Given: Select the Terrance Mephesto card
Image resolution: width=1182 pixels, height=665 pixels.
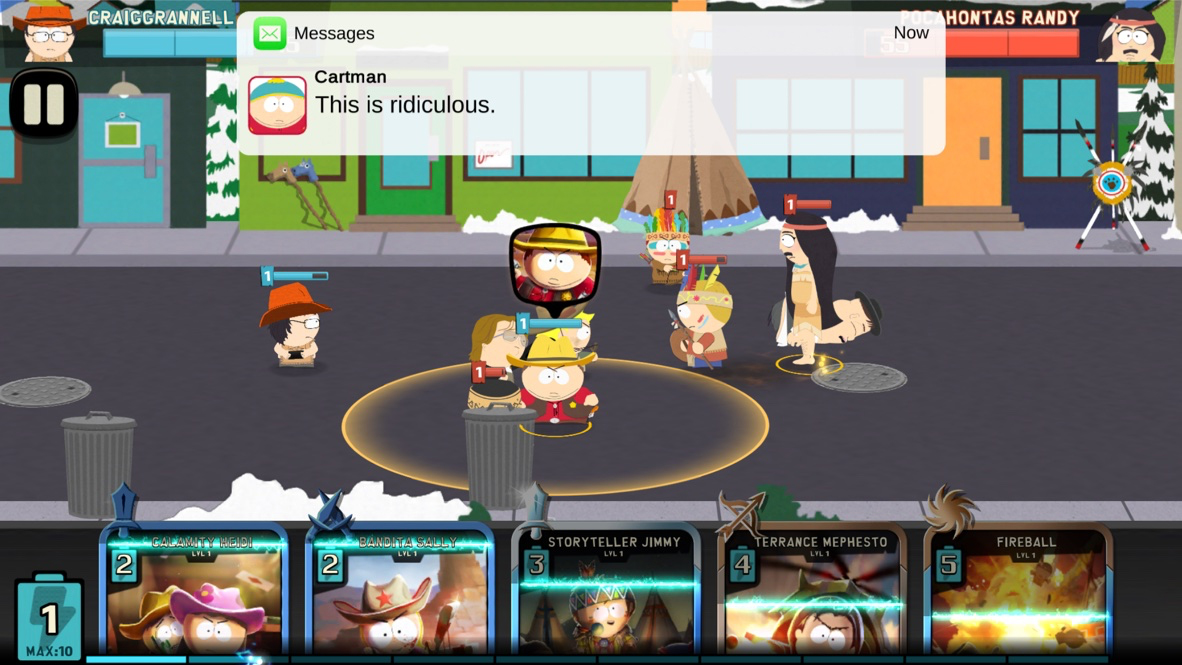Looking at the screenshot, I should coord(813,595).
